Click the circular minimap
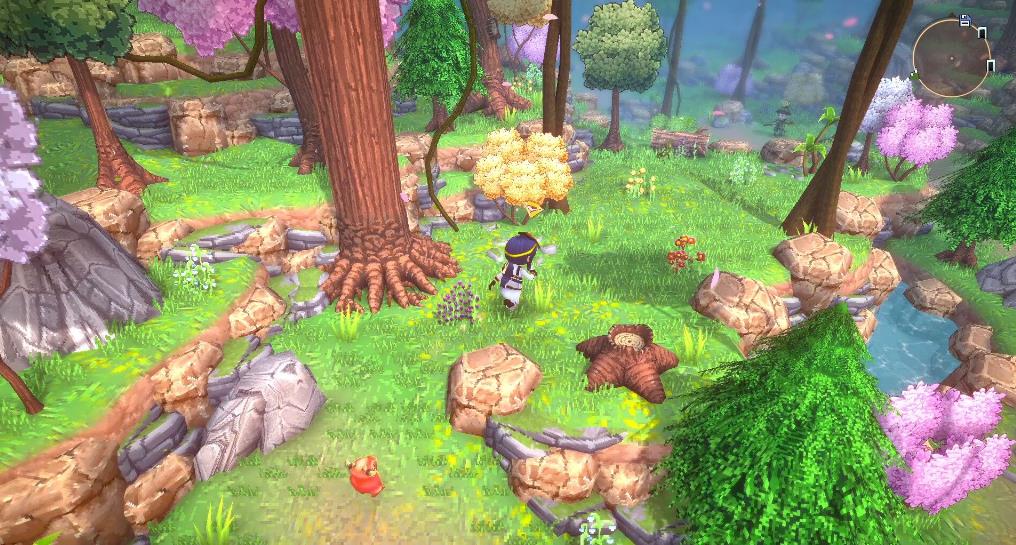Image resolution: width=1016 pixels, height=545 pixels. coord(952,58)
